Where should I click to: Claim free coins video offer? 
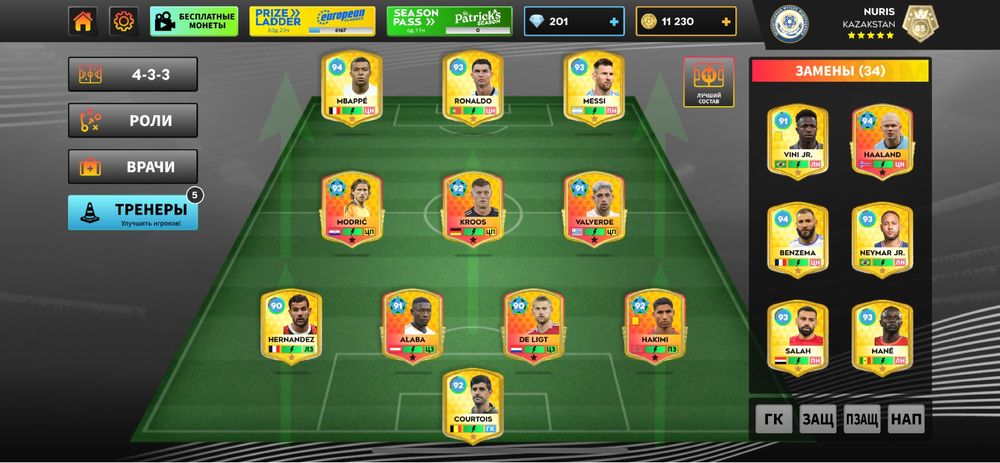tap(195, 21)
